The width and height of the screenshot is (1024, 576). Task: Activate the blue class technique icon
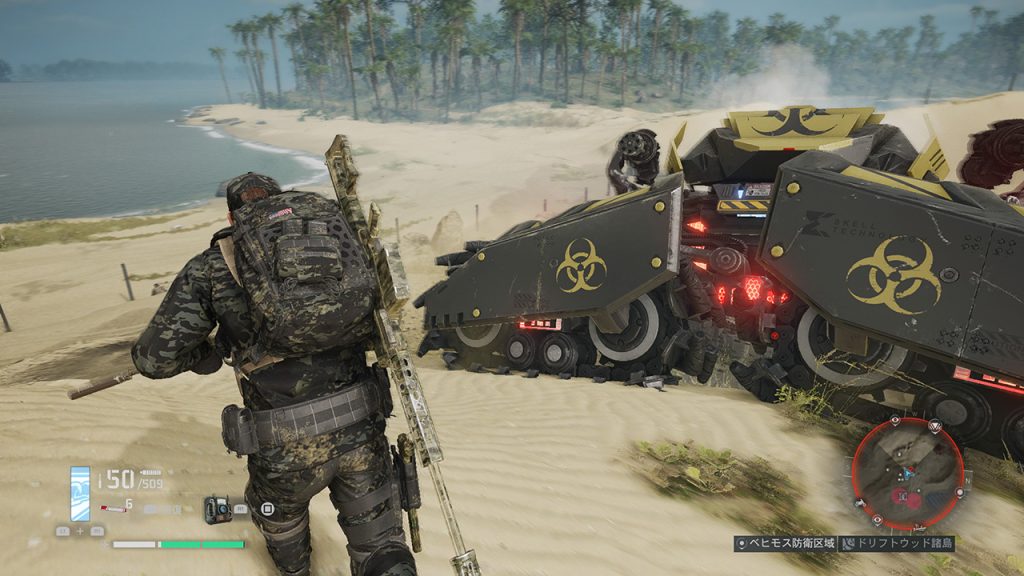(80, 492)
